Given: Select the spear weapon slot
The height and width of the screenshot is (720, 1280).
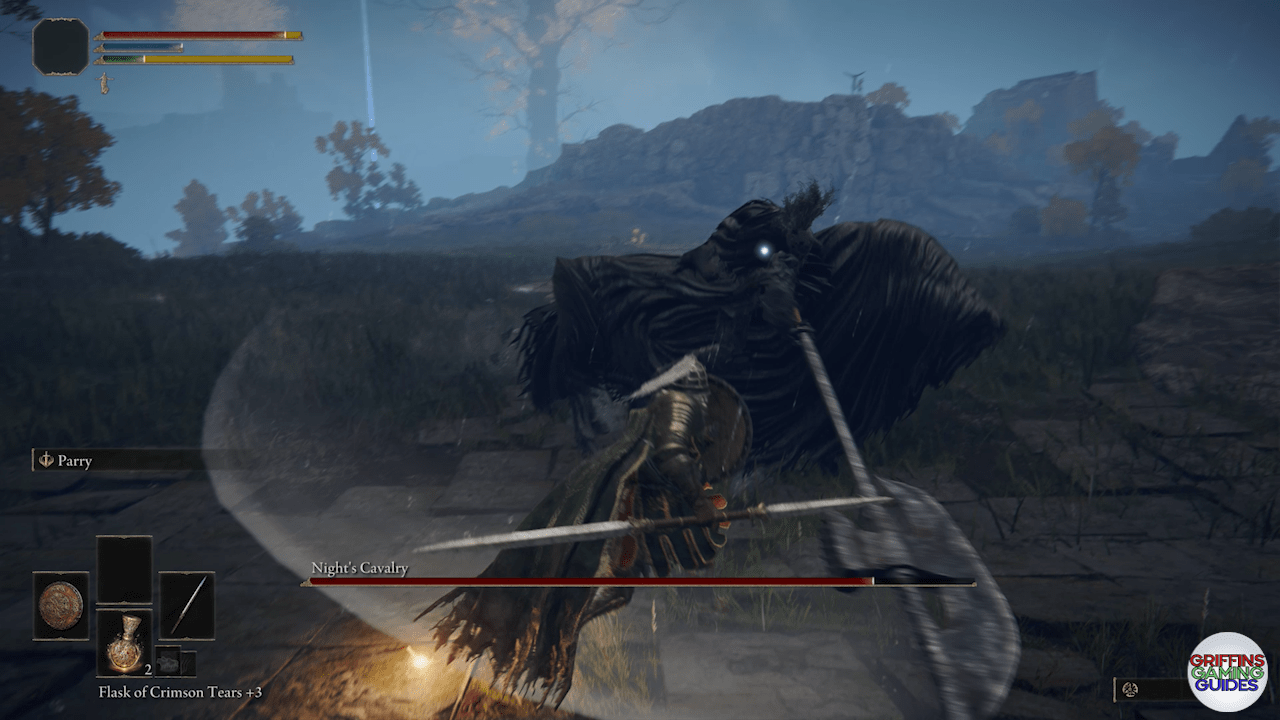Looking at the screenshot, I should [x=187, y=605].
